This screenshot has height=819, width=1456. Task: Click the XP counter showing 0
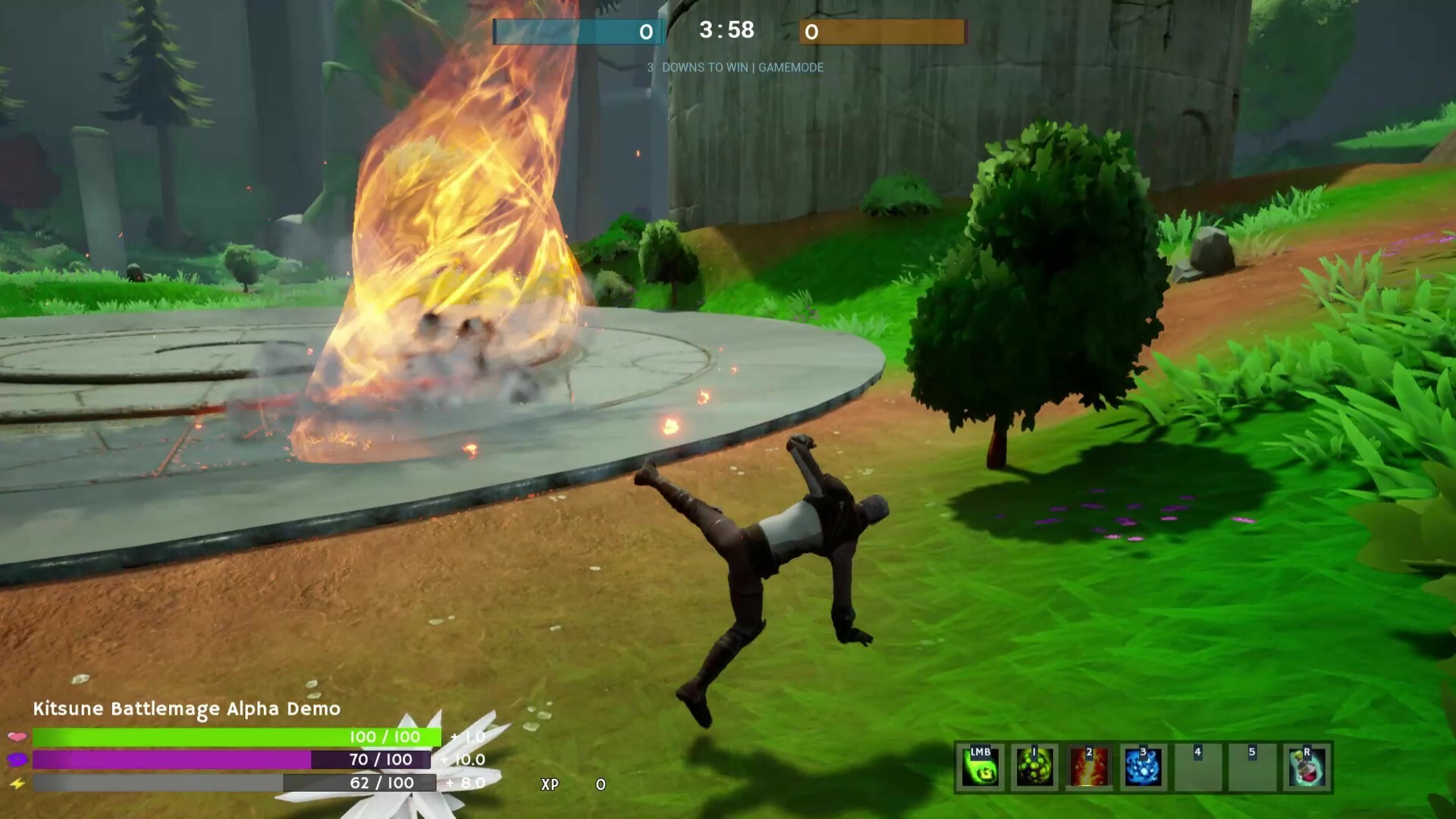click(x=600, y=786)
